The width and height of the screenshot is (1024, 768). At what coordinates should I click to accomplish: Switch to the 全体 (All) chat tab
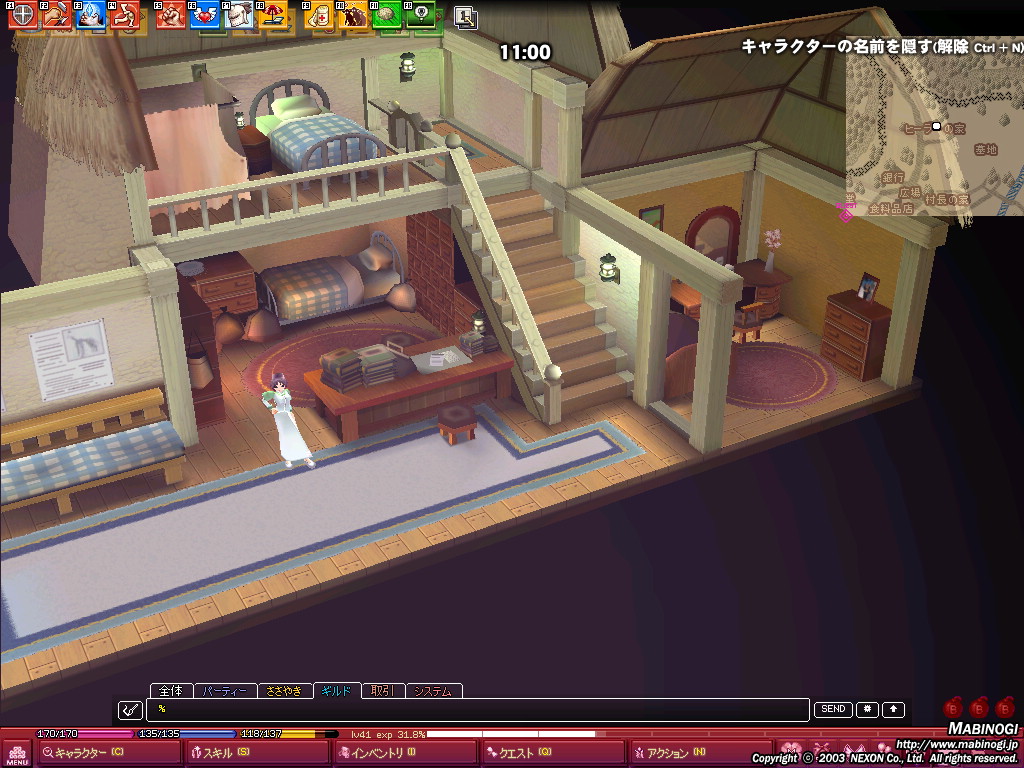171,691
